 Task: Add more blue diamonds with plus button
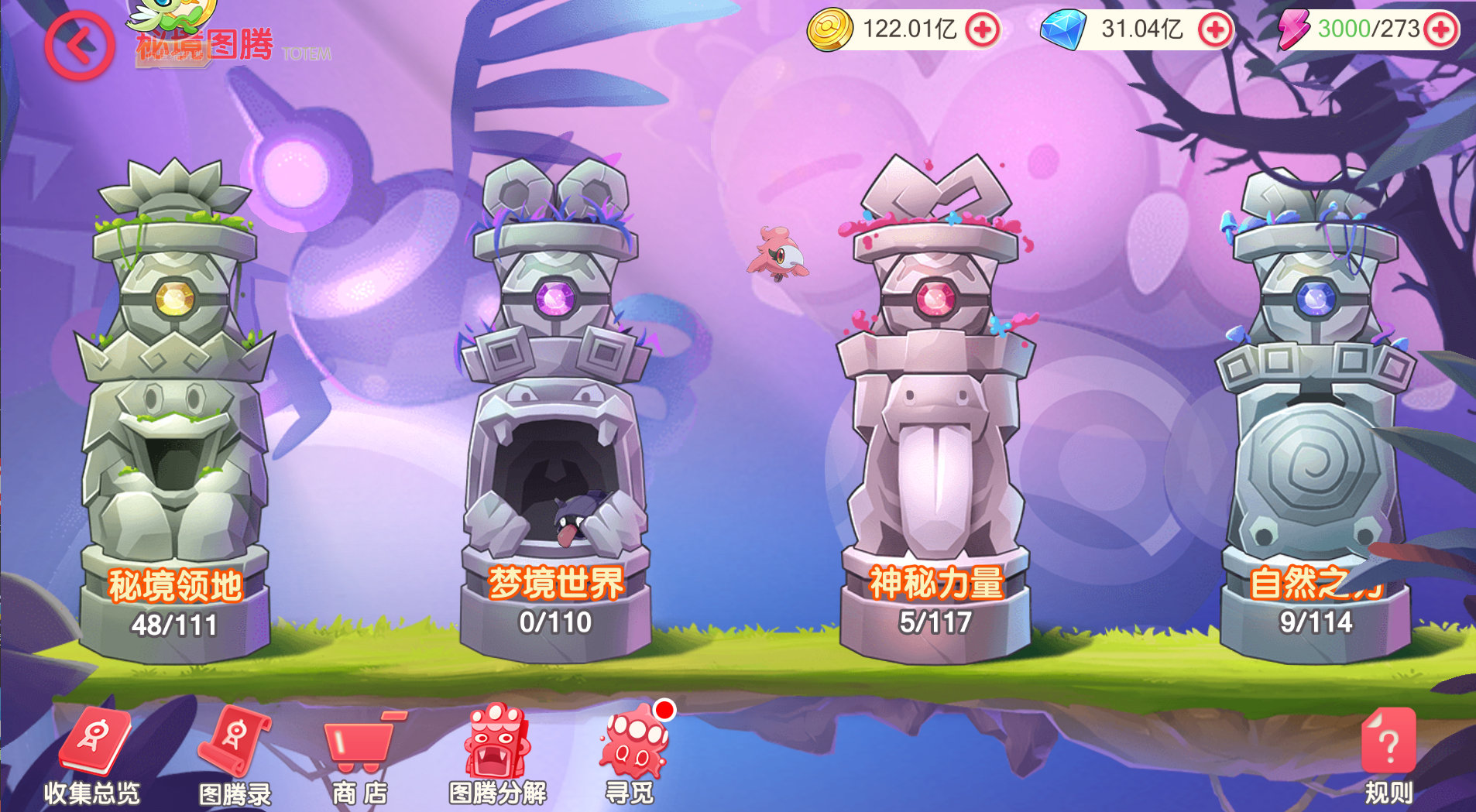(1214, 30)
